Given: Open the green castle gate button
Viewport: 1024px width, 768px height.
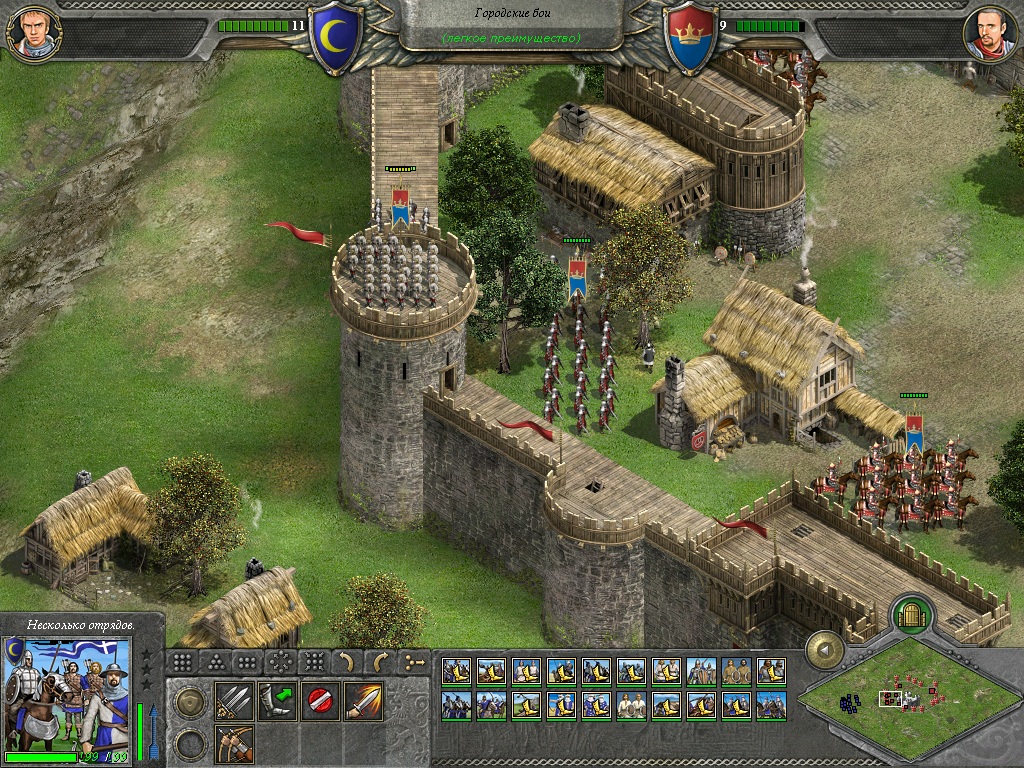Looking at the screenshot, I should tap(911, 614).
